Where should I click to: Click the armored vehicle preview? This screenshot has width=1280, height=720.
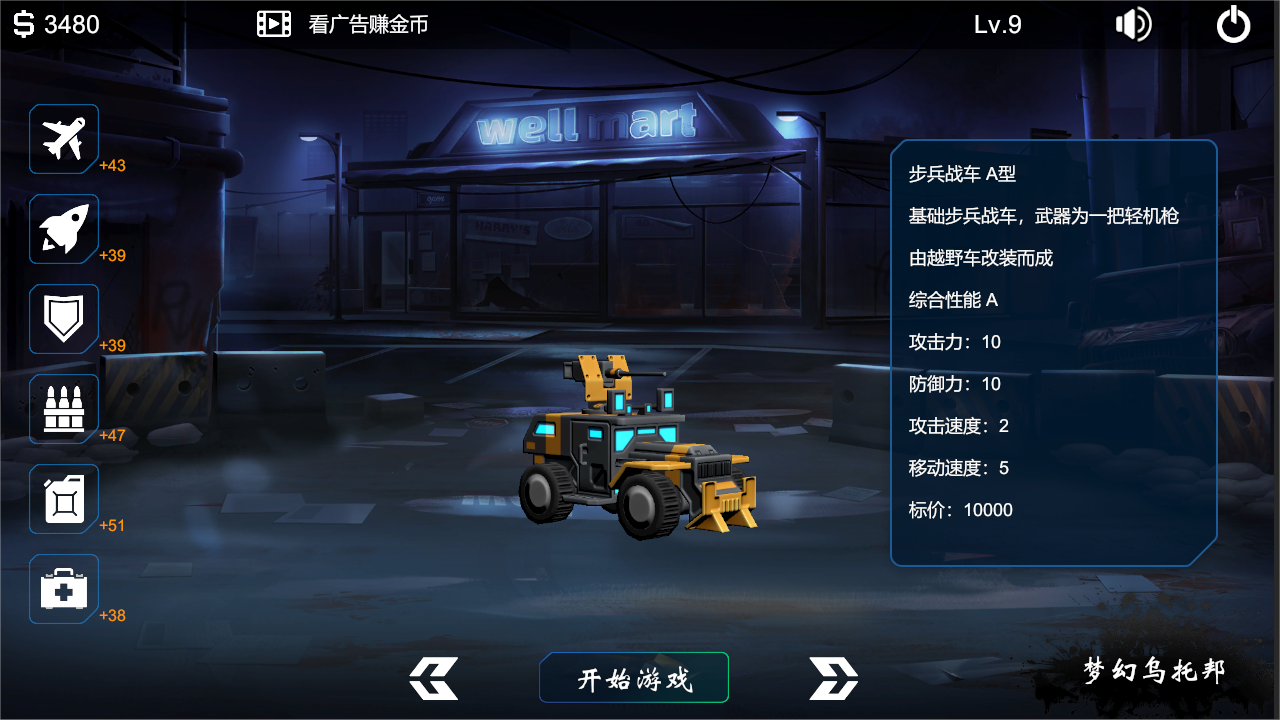pos(630,450)
